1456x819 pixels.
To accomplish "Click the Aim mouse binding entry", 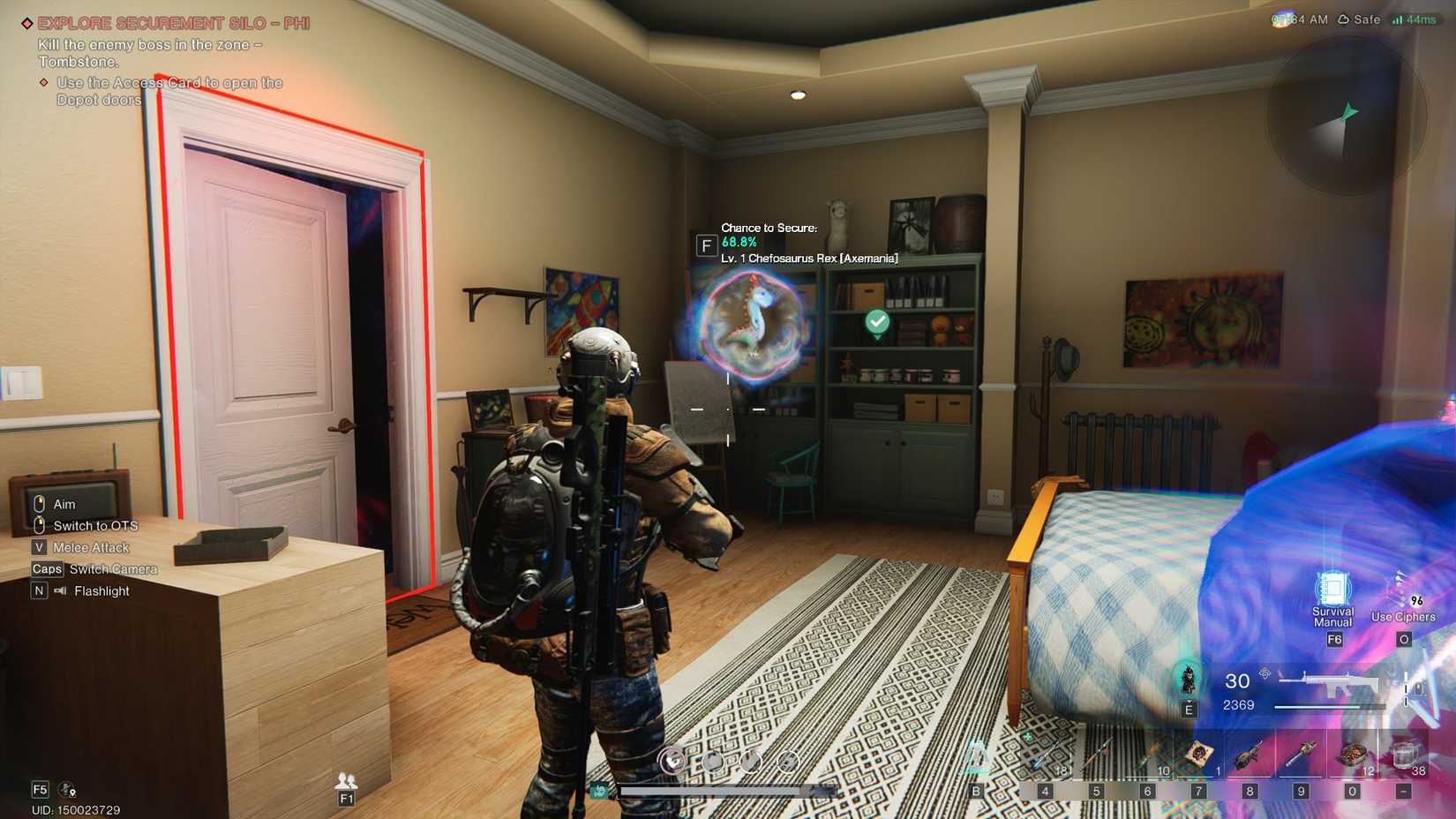I will [x=62, y=503].
